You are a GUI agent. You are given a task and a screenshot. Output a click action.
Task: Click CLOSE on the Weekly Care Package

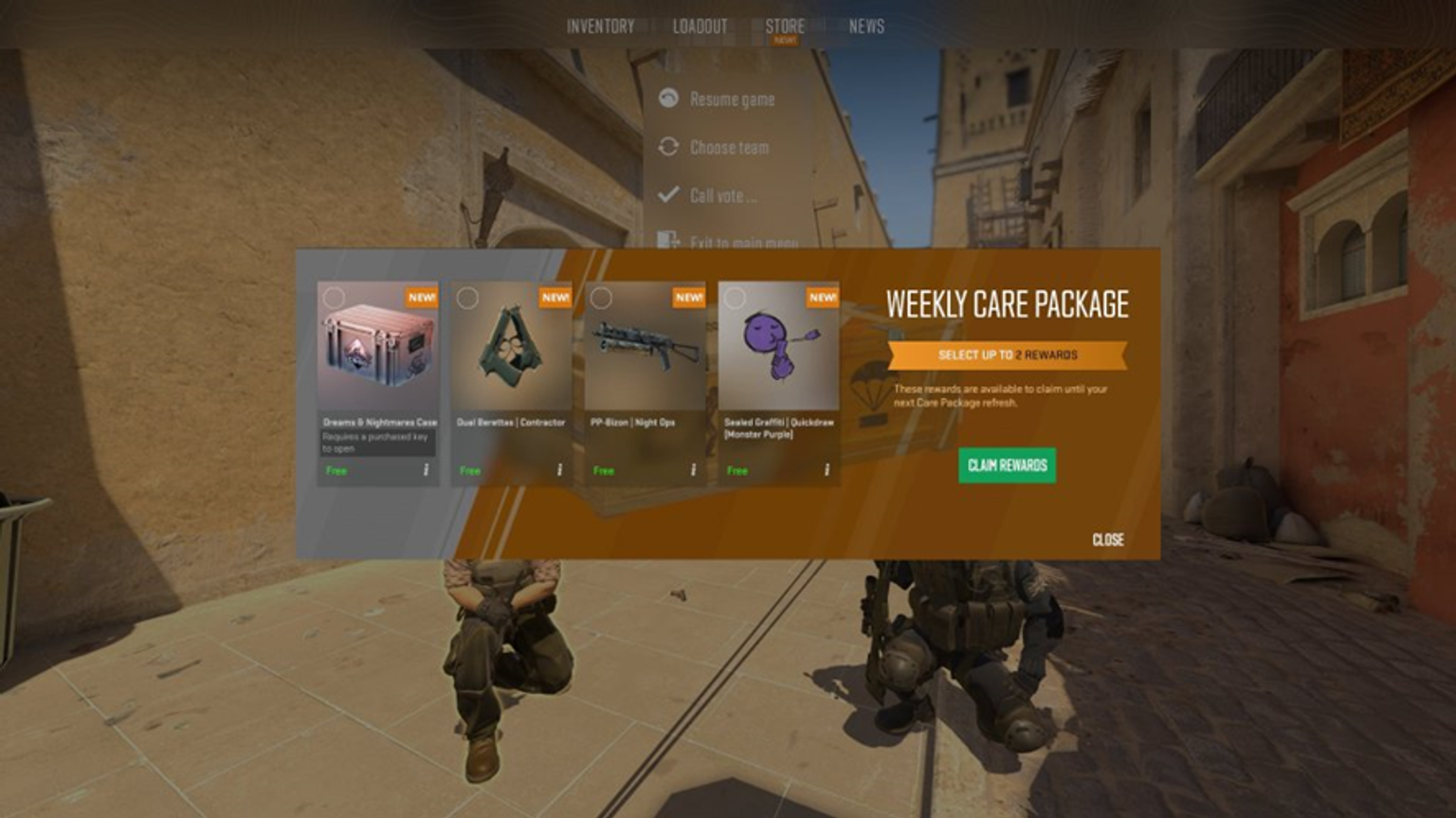pos(1107,540)
